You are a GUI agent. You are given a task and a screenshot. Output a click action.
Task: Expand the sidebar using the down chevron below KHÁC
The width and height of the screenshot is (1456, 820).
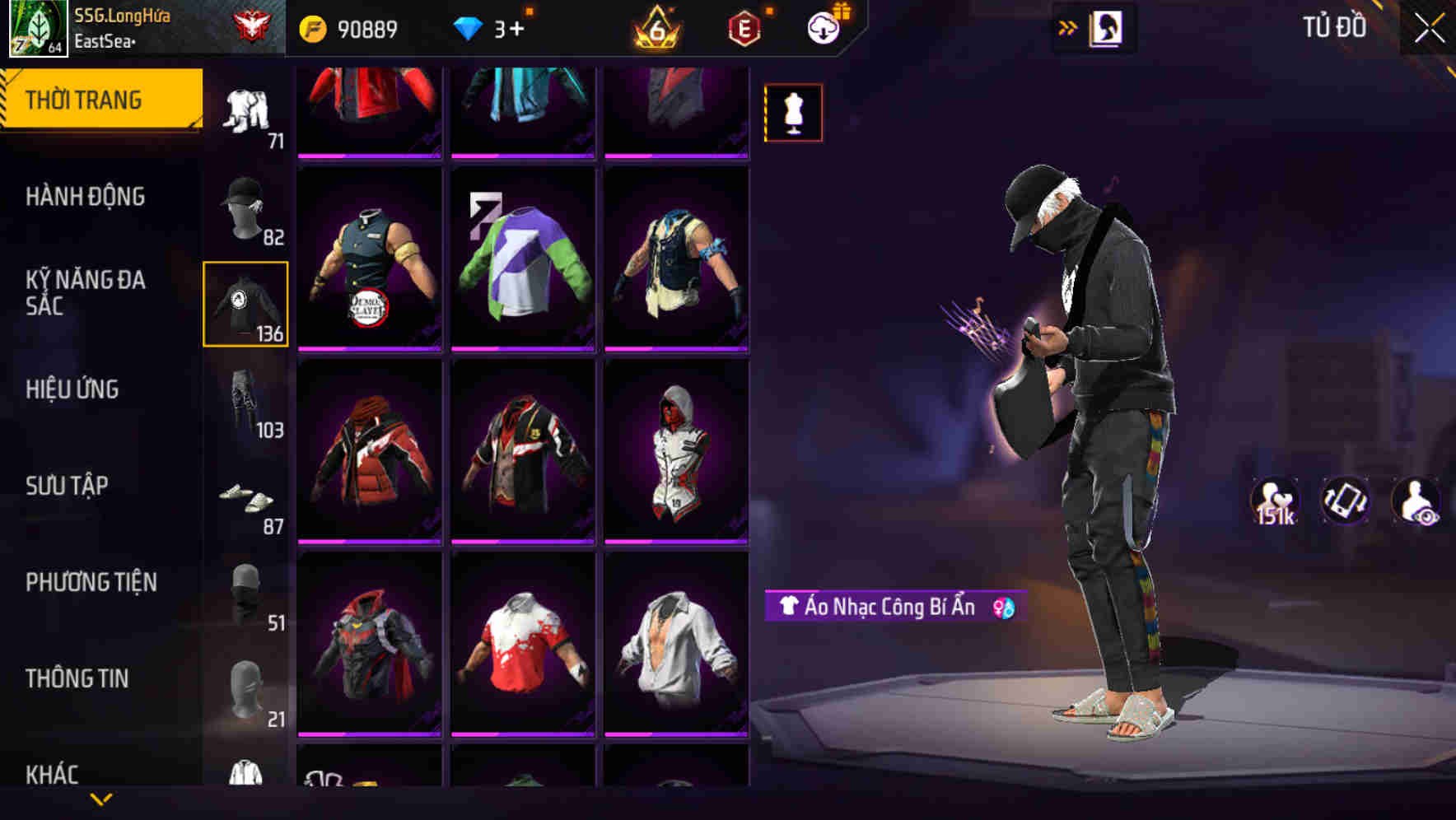click(x=101, y=798)
